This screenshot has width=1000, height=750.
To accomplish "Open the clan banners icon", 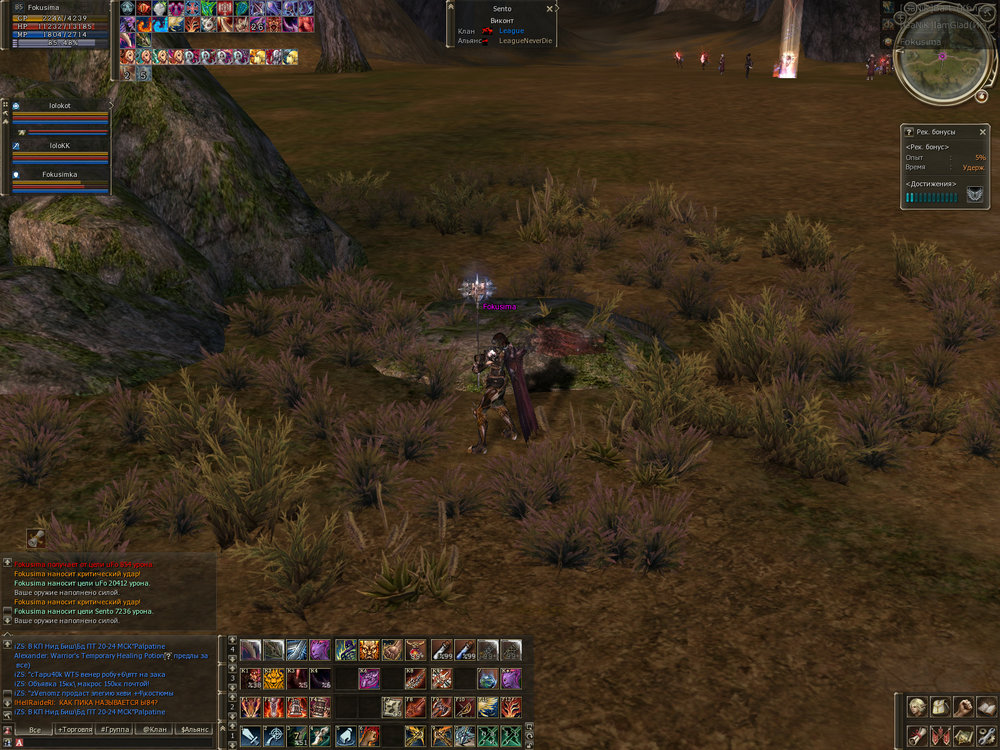I will coord(938,735).
